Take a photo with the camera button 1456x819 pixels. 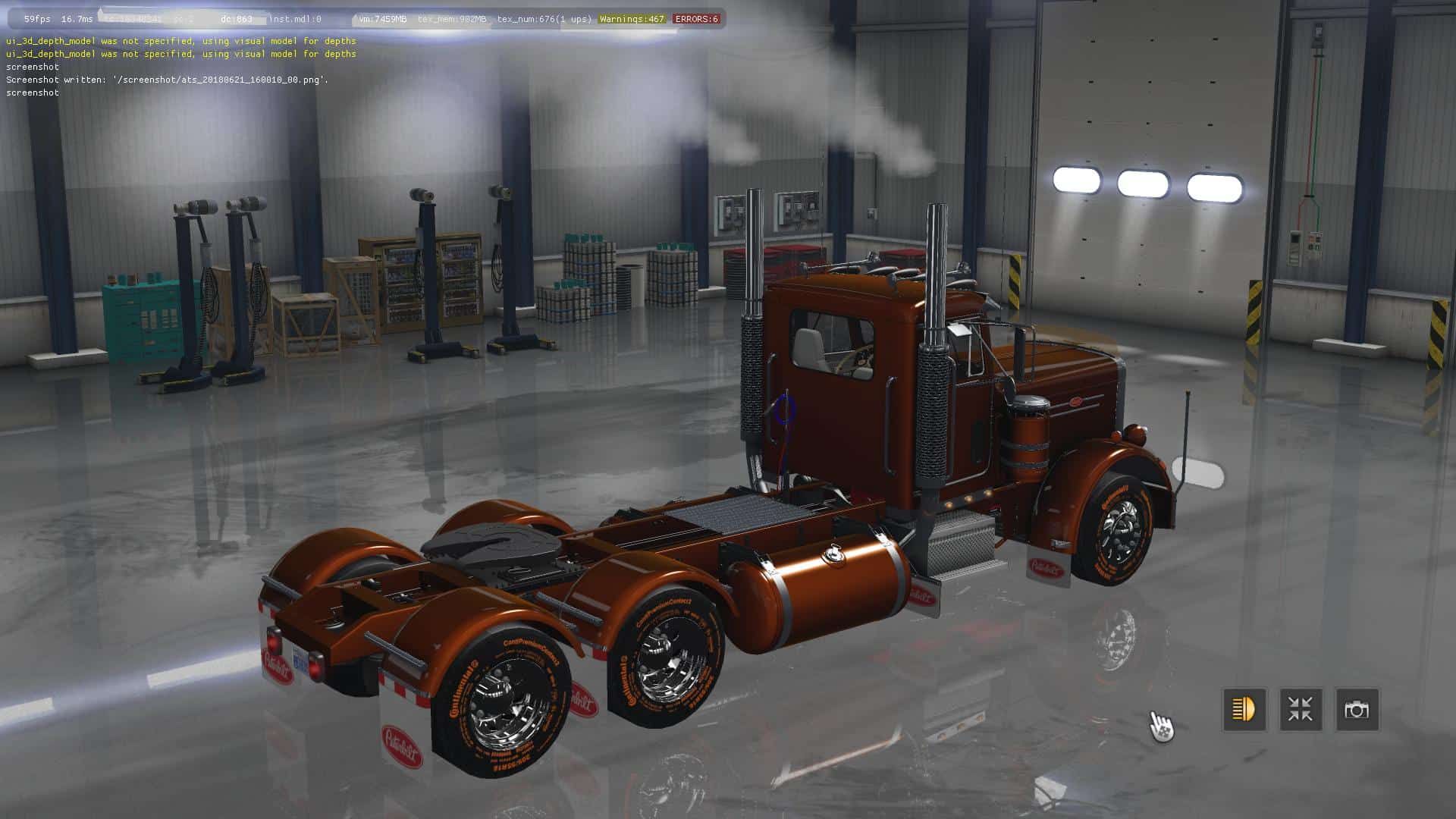(1357, 710)
